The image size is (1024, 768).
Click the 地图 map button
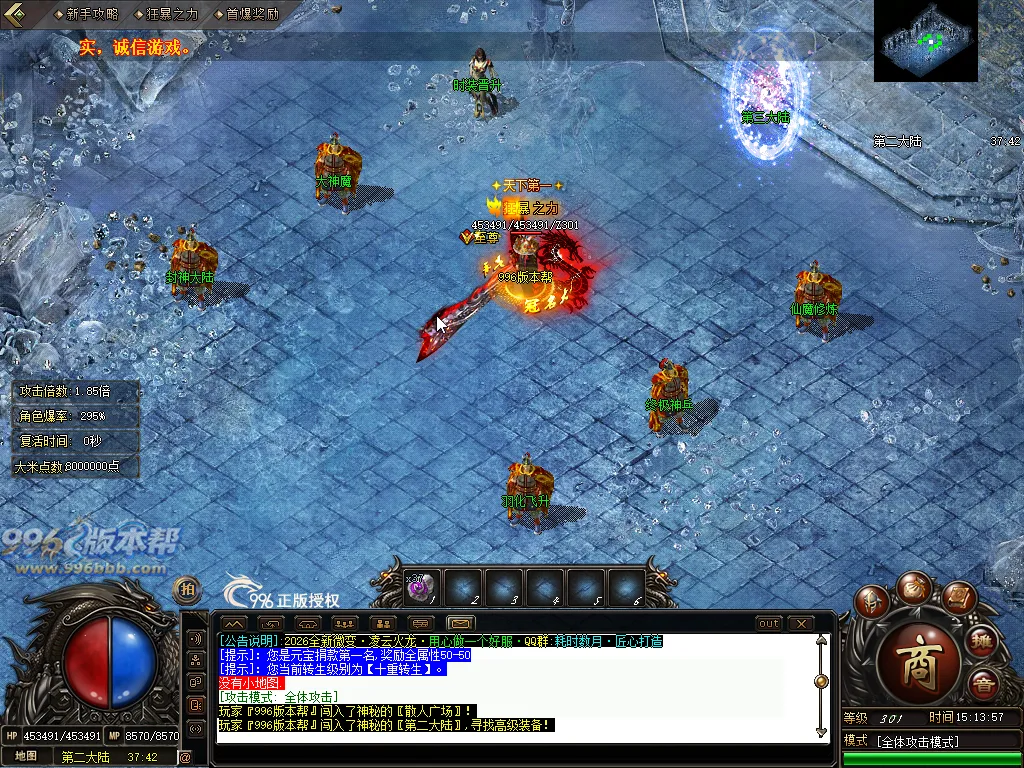pyautogui.click(x=25, y=757)
